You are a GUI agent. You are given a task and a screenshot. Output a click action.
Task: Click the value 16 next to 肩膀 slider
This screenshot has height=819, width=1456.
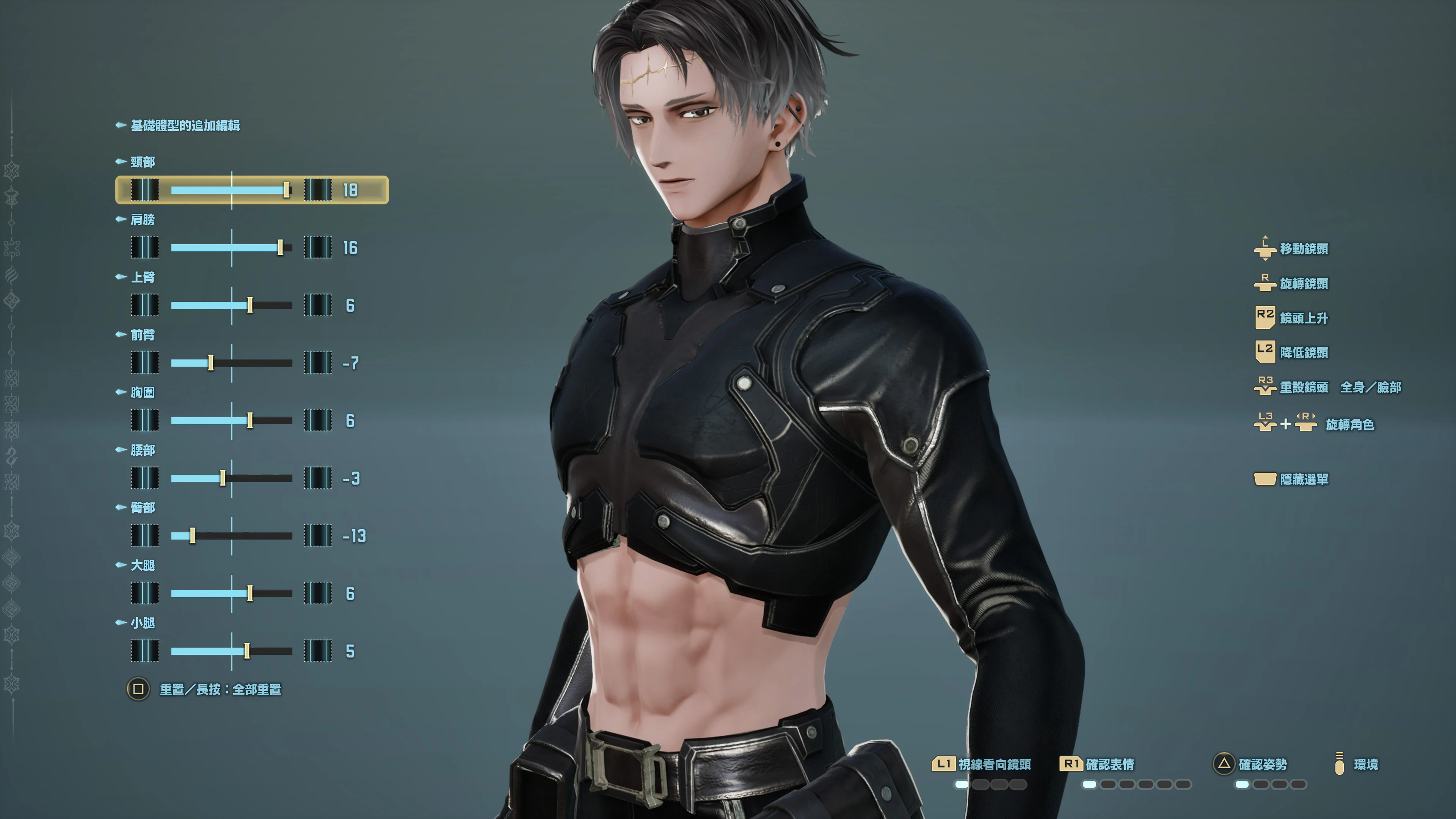click(350, 248)
